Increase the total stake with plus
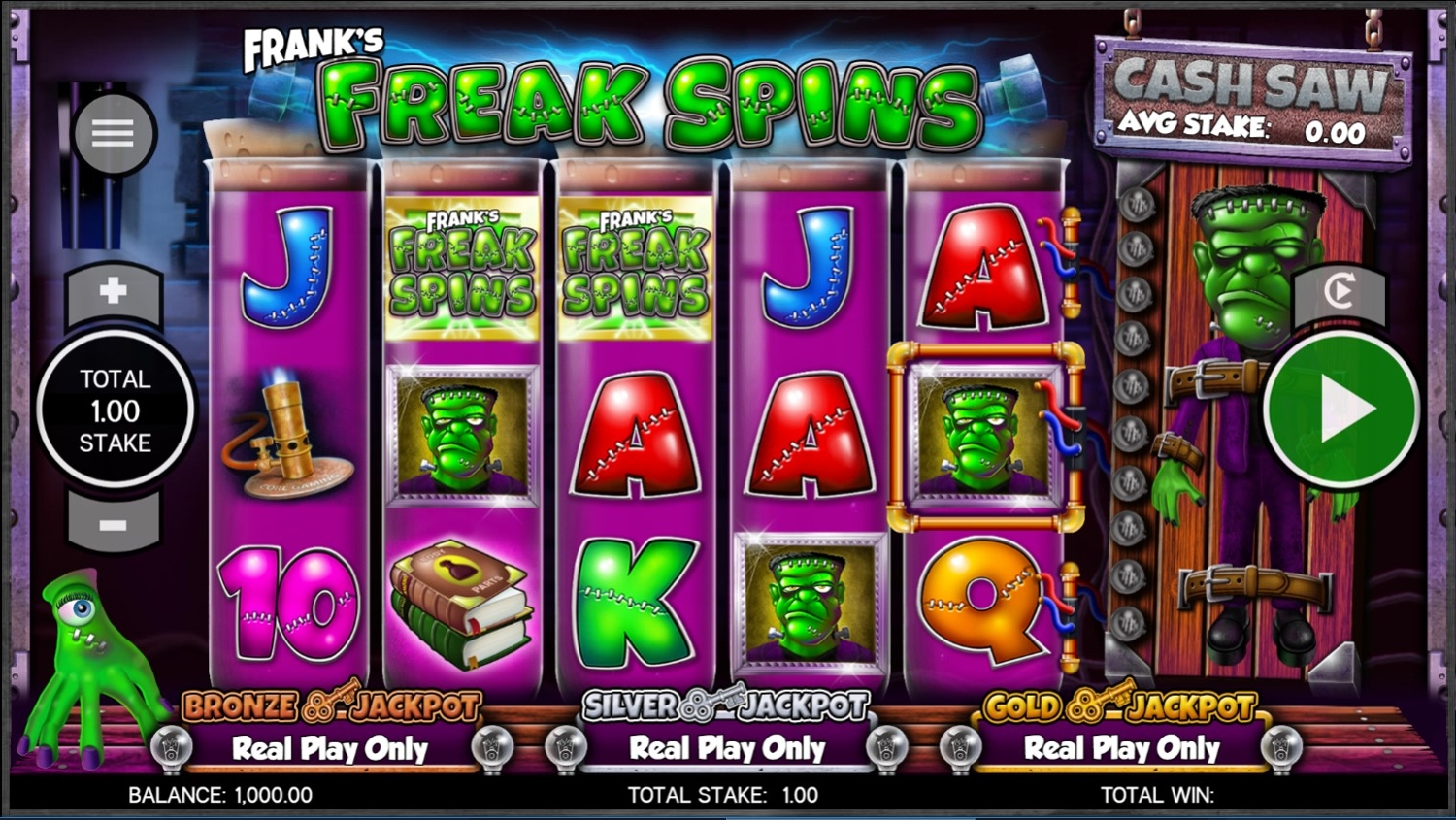Image resolution: width=1456 pixels, height=820 pixels. click(x=114, y=291)
